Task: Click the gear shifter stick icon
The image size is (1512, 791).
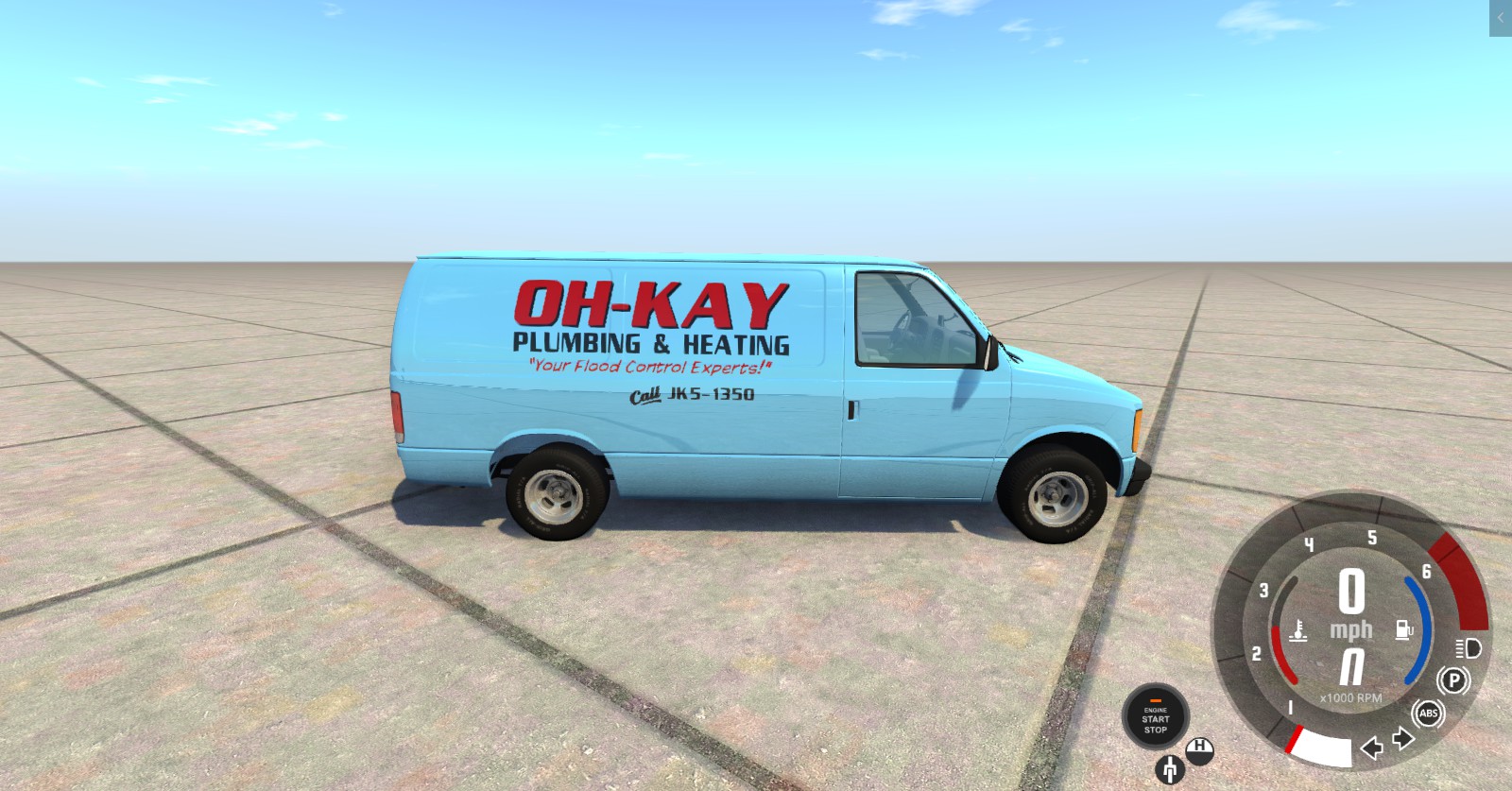Action: click(1169, 770)
